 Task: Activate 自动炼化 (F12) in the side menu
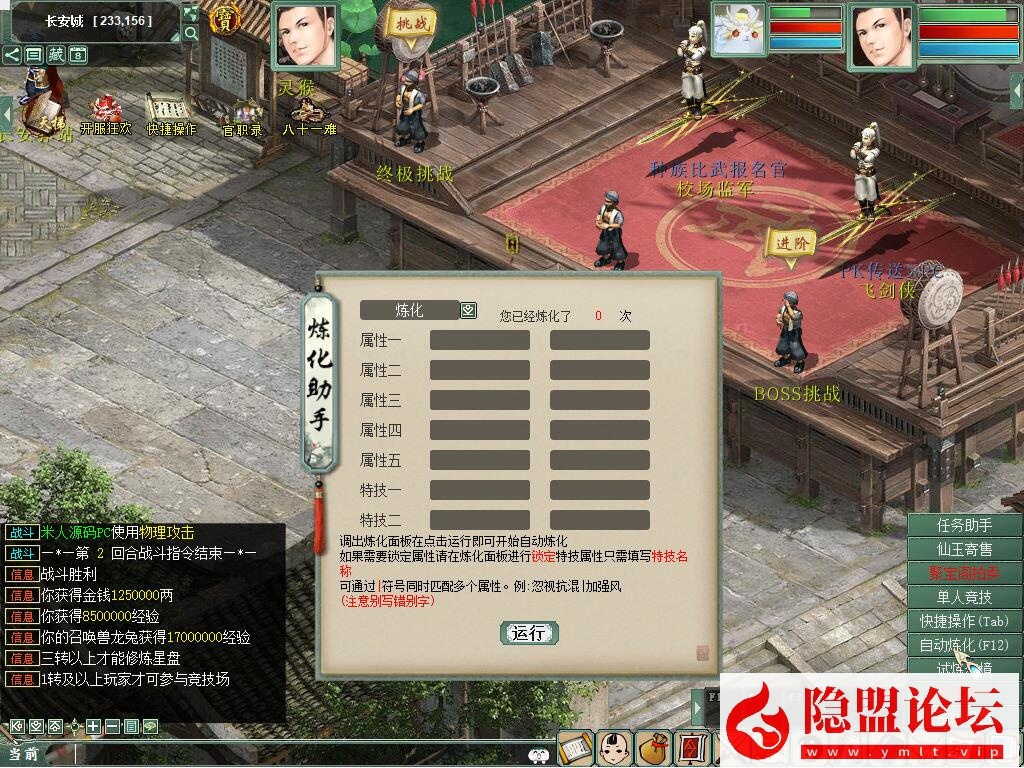pyautogui.click(x=964, y=645)
